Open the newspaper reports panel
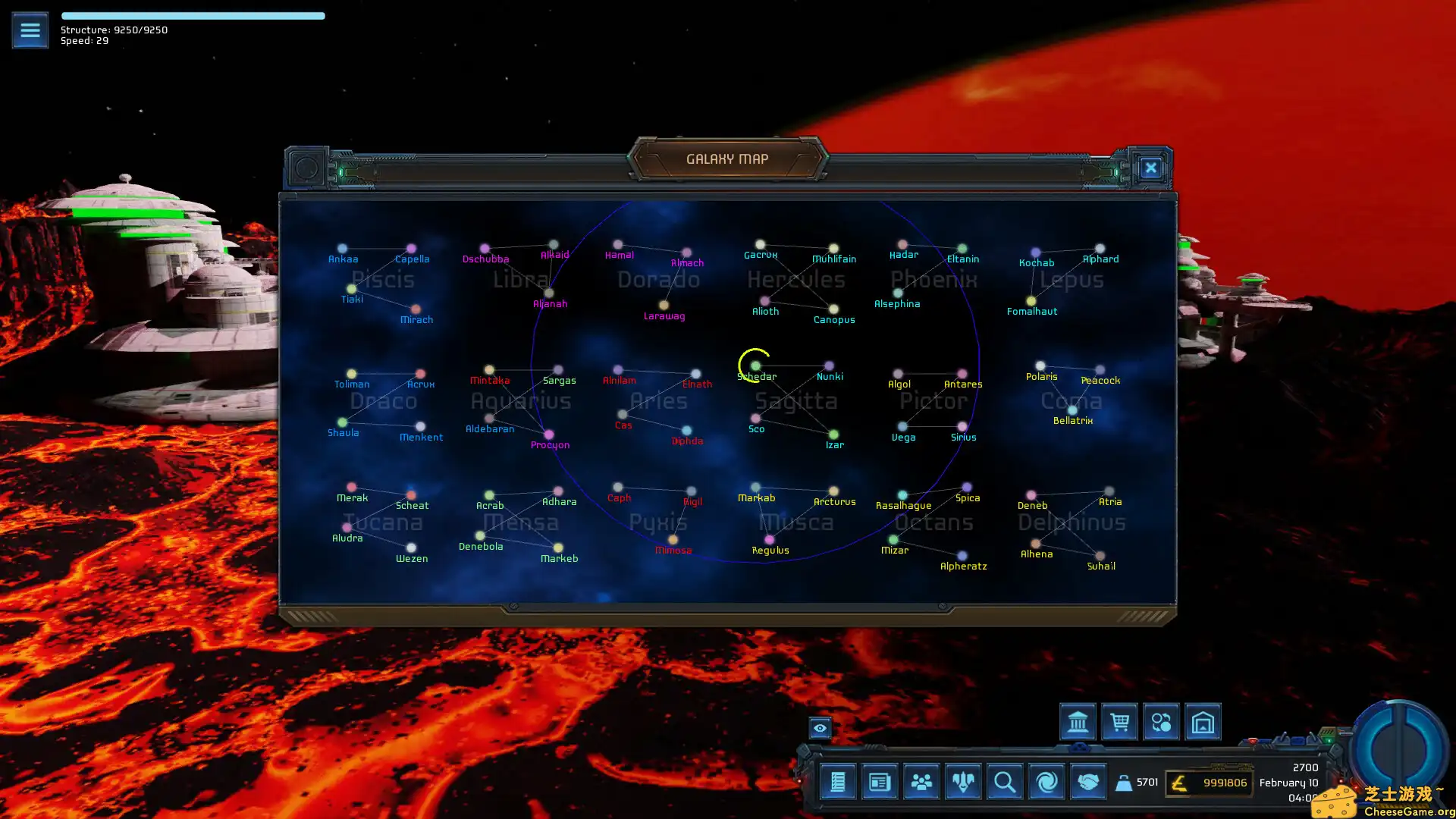The width and height of the screenshot is (1456, 819). coord(879,782)
